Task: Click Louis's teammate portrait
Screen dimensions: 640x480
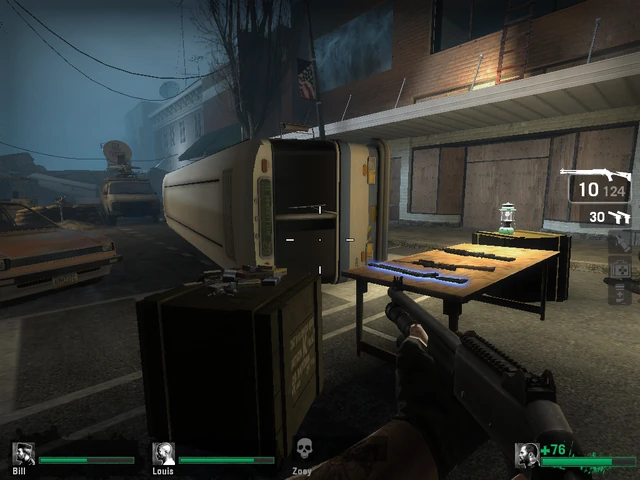Action: pyautogui.click(x=163, y=453)
